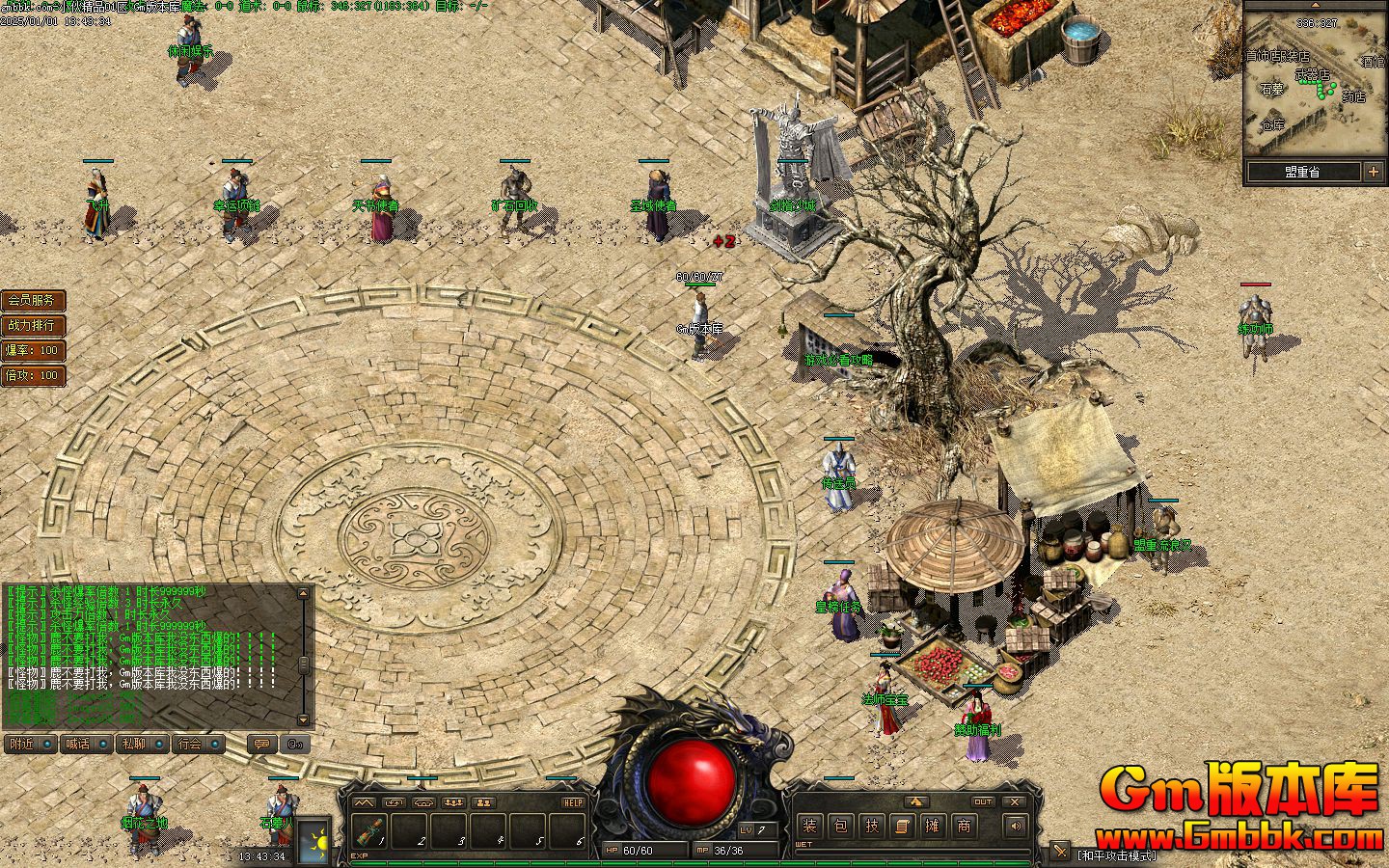This screenshot has height=868, width=1389.
Task: Switch chat to the 附近 nearby channel
Action: [x=29, y=744]
